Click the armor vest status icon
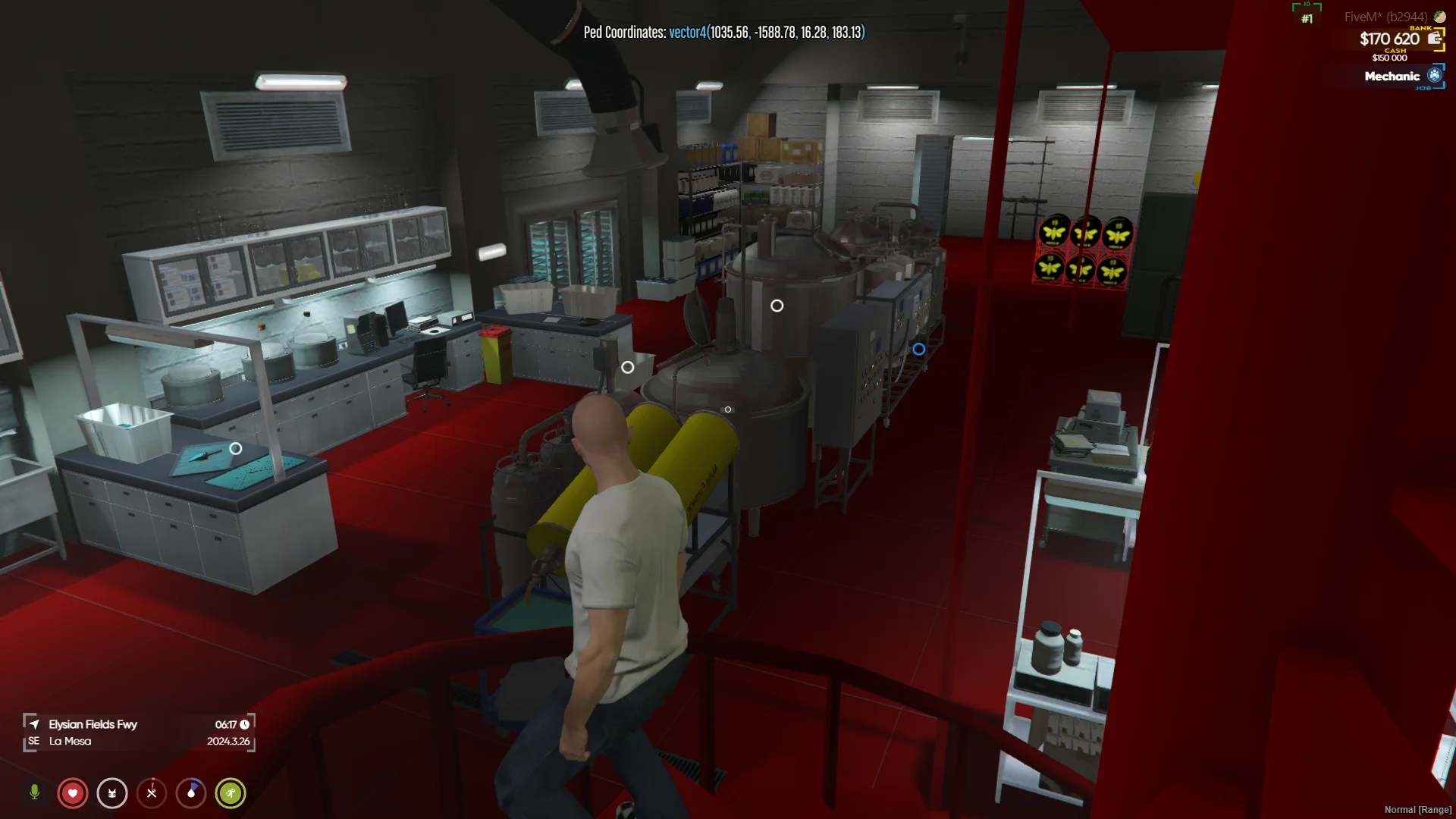This screenshot has width=1456, height=819. [112, 793]
